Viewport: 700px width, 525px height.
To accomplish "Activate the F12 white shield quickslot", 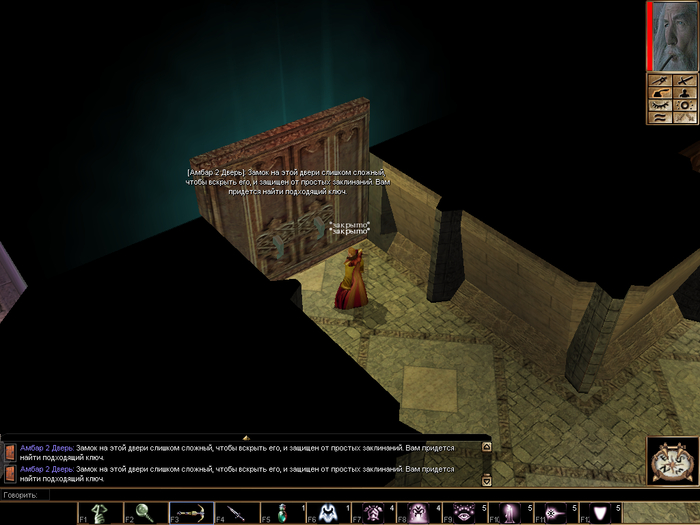I will (600, 512).
